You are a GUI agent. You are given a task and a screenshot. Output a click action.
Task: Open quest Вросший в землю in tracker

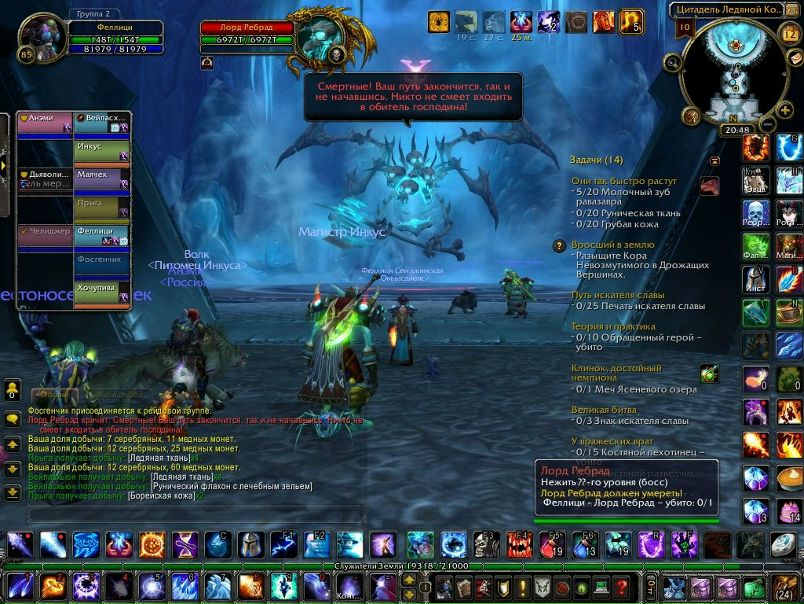(x=612, y=244)
